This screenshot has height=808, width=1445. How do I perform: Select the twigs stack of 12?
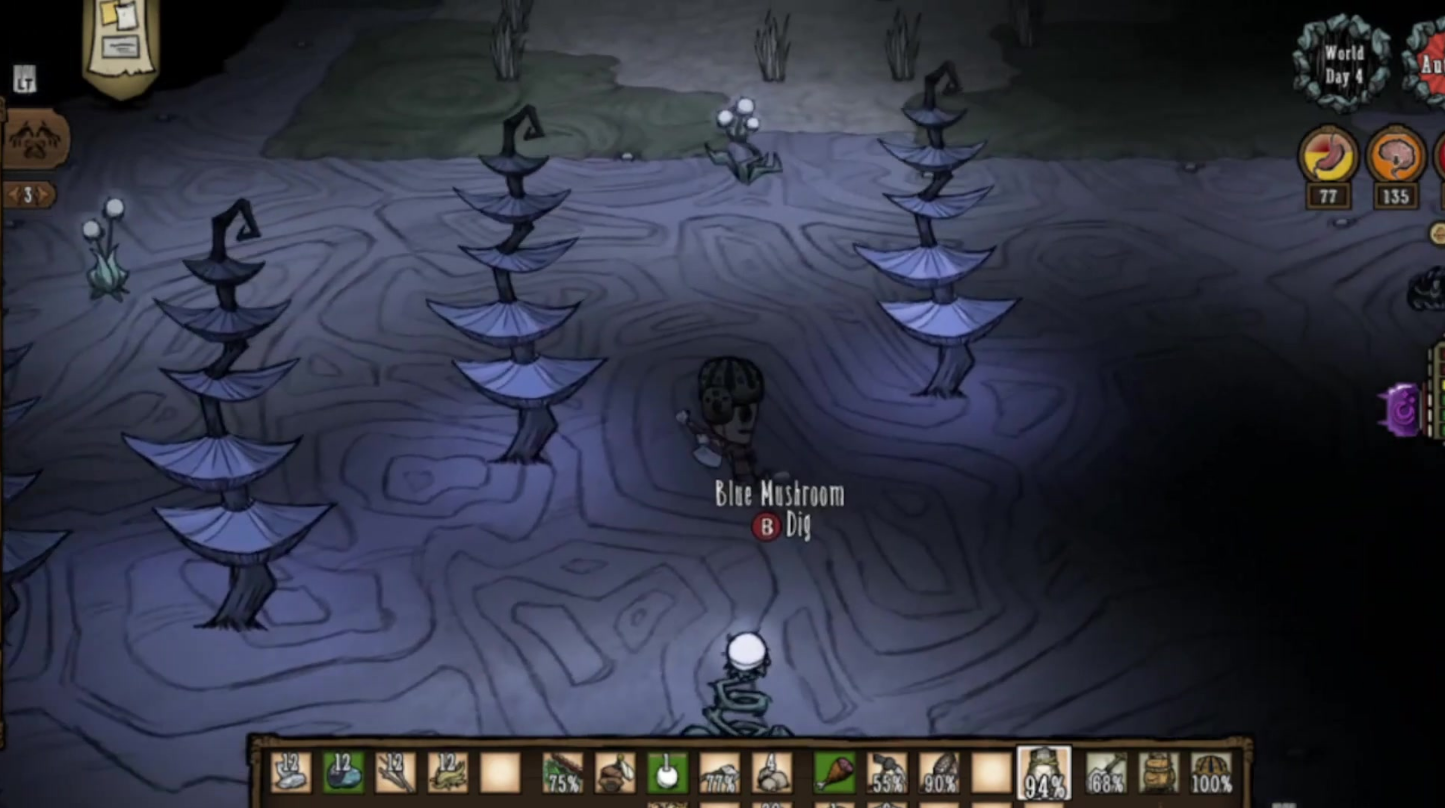[395, 772]
